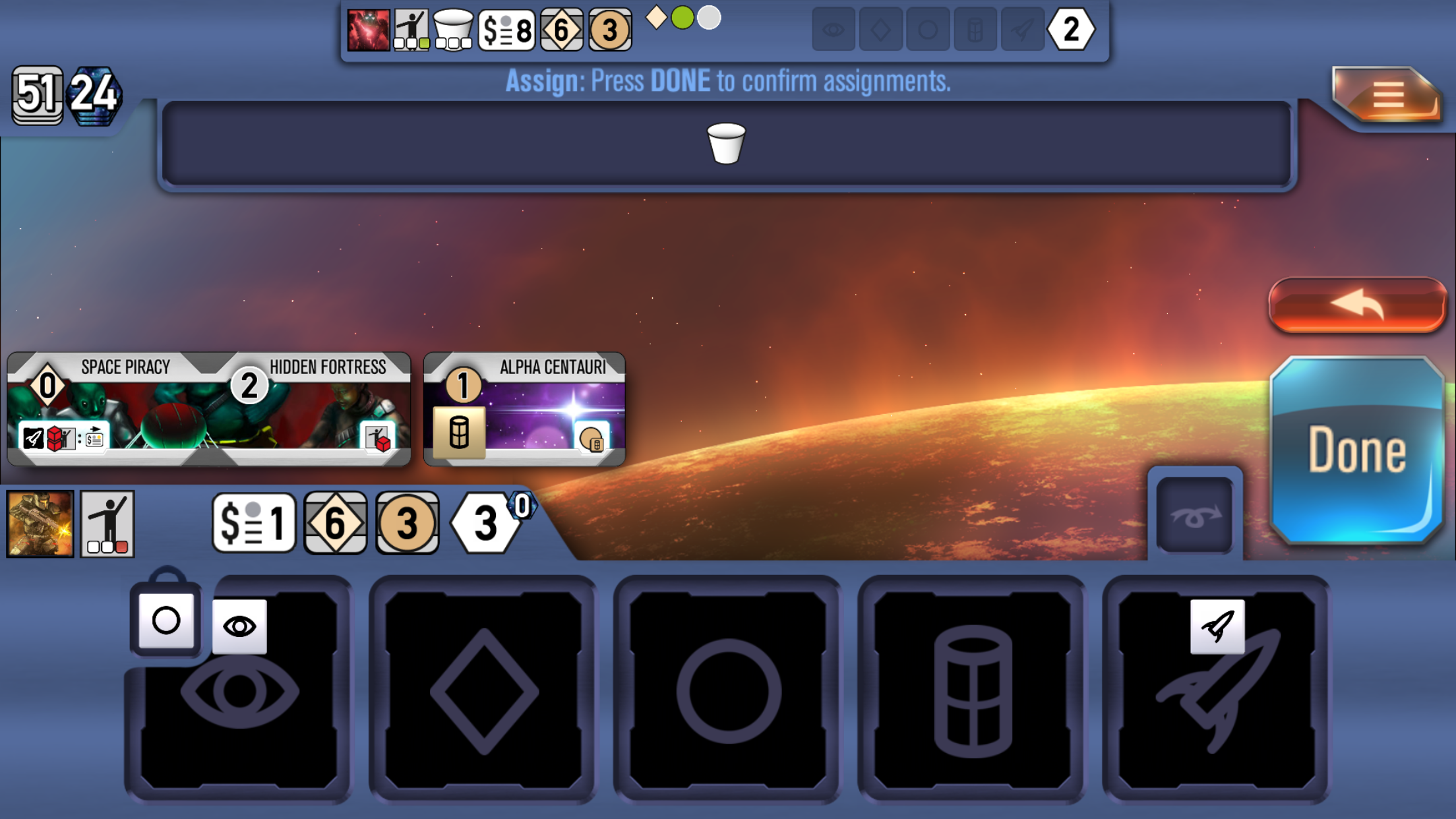Viewport: 1456px width, 819px height.
Task: Inspect the opponent's credits icon showing 8
Action: (x=506, y=30)
